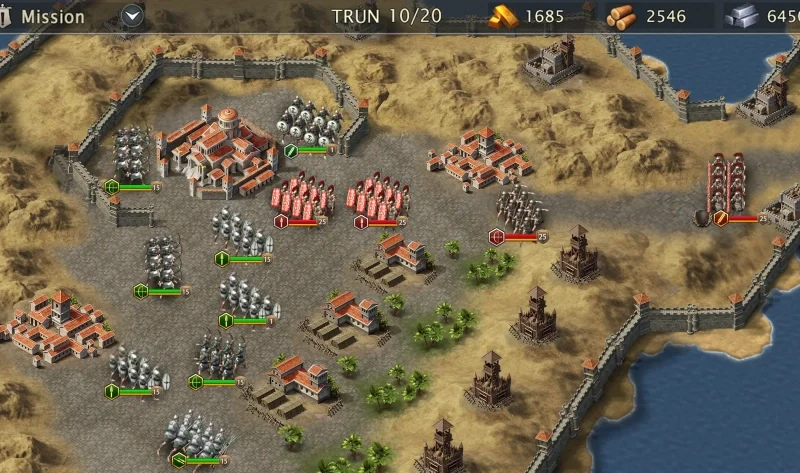
Task: Open the Mission panel
Action: click(52, 16)
